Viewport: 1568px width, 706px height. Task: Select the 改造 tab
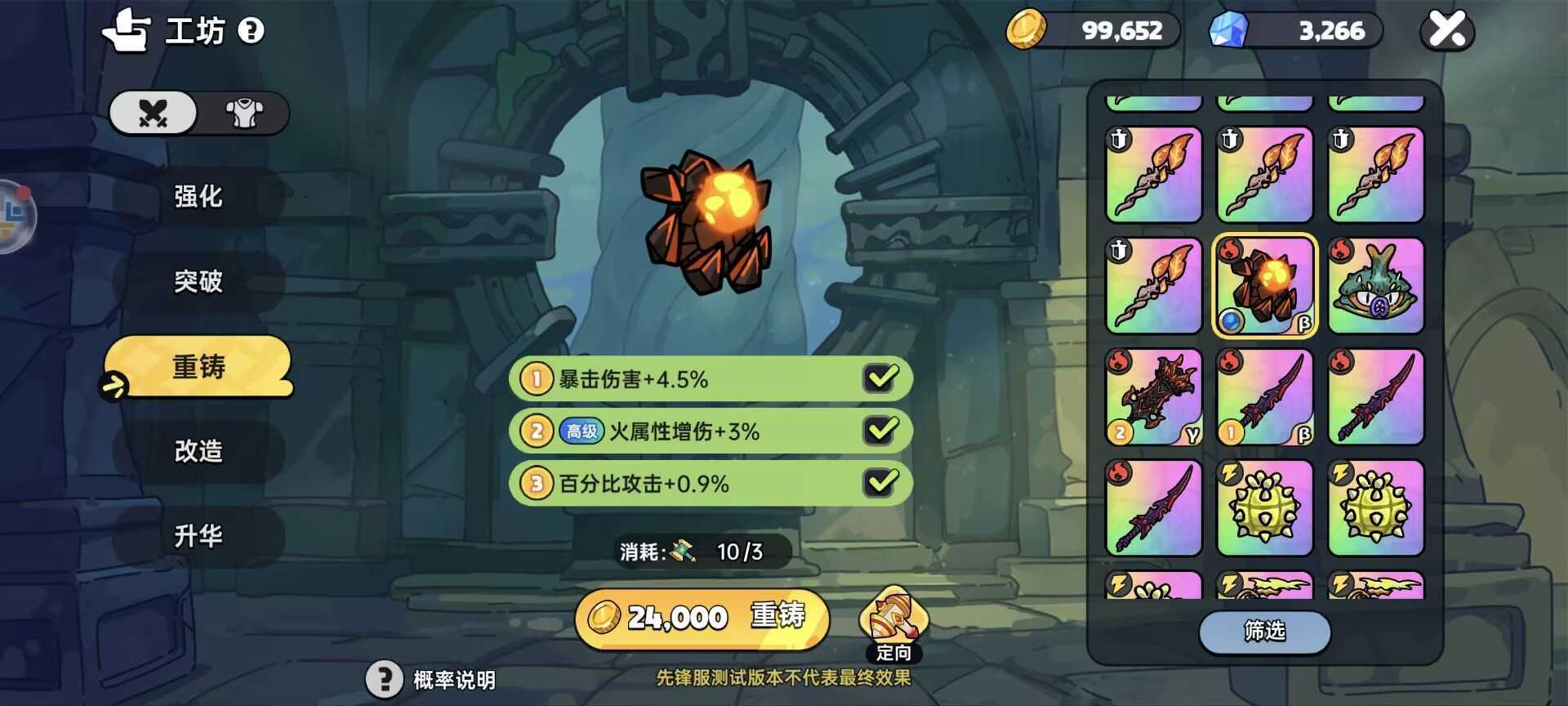tap(198, 452)
